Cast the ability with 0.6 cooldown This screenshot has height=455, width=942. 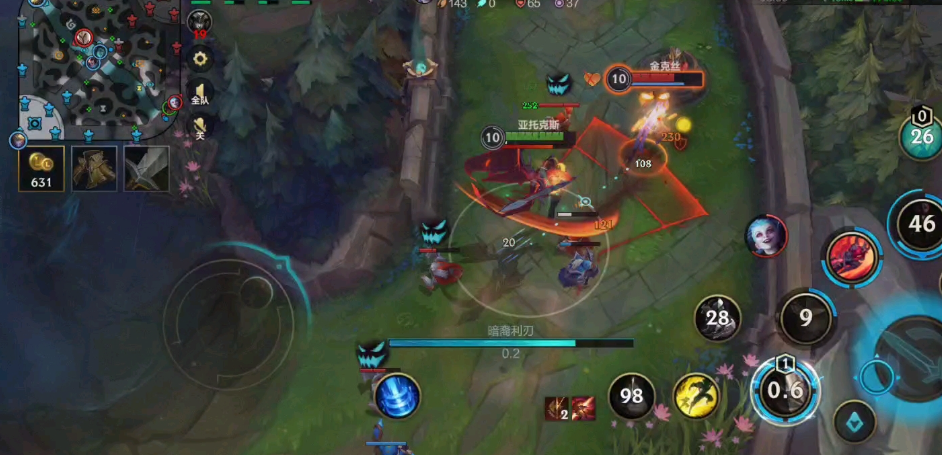click(x=786, y=390)
